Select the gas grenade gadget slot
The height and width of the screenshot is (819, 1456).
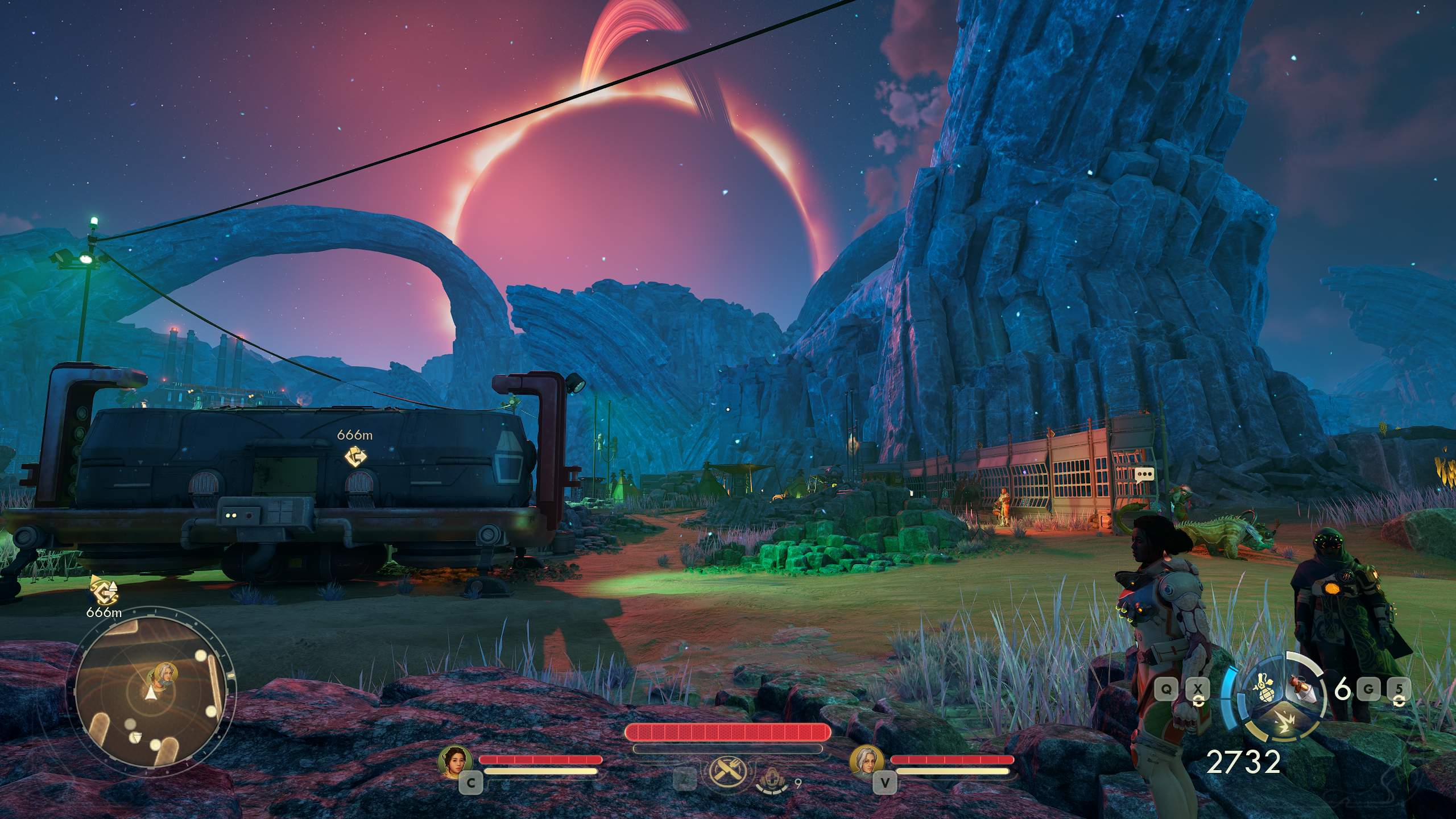[x=1263, y=691]
